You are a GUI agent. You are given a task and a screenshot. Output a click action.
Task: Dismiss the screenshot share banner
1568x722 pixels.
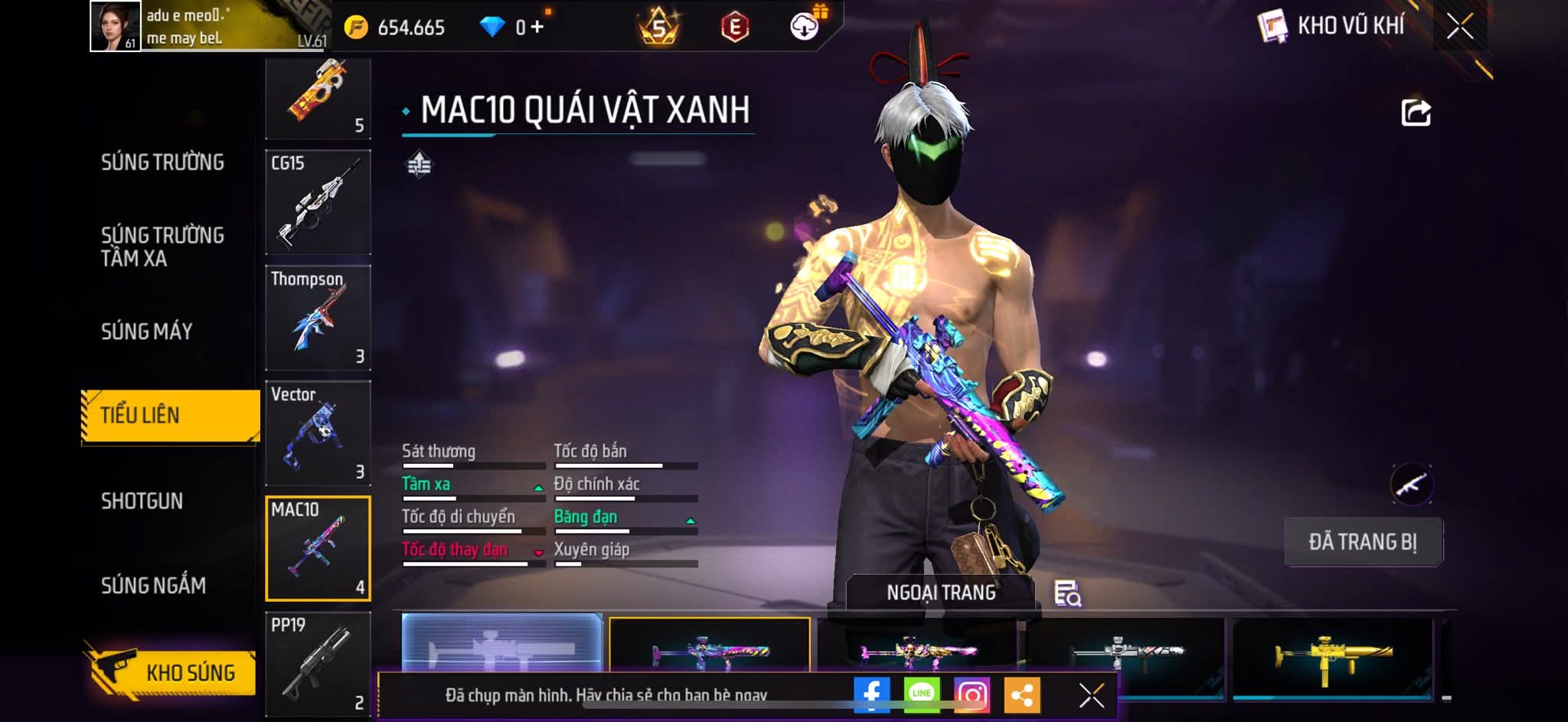(1091, 695)
